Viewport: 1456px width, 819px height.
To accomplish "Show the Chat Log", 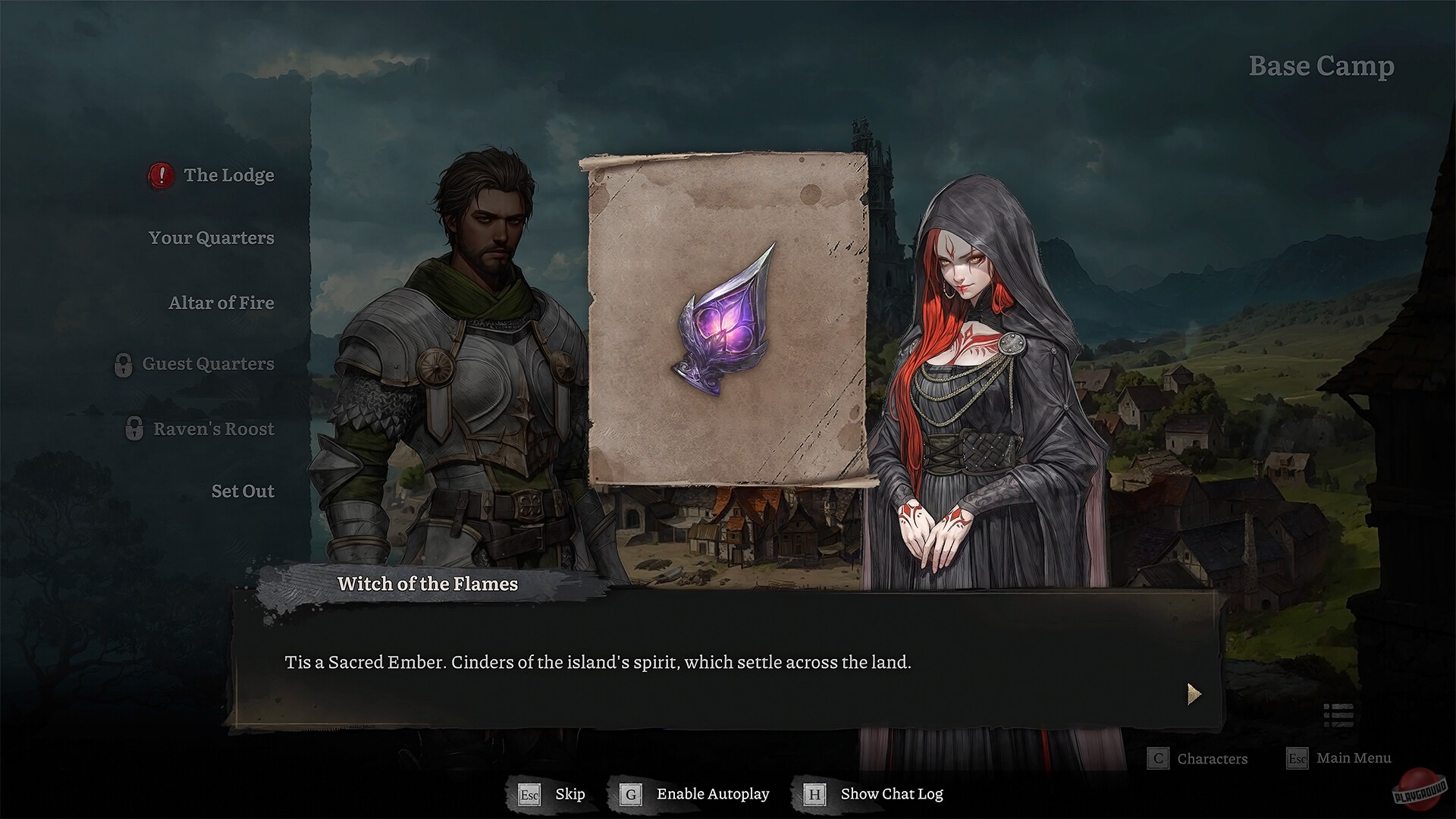I will (891, 794).
